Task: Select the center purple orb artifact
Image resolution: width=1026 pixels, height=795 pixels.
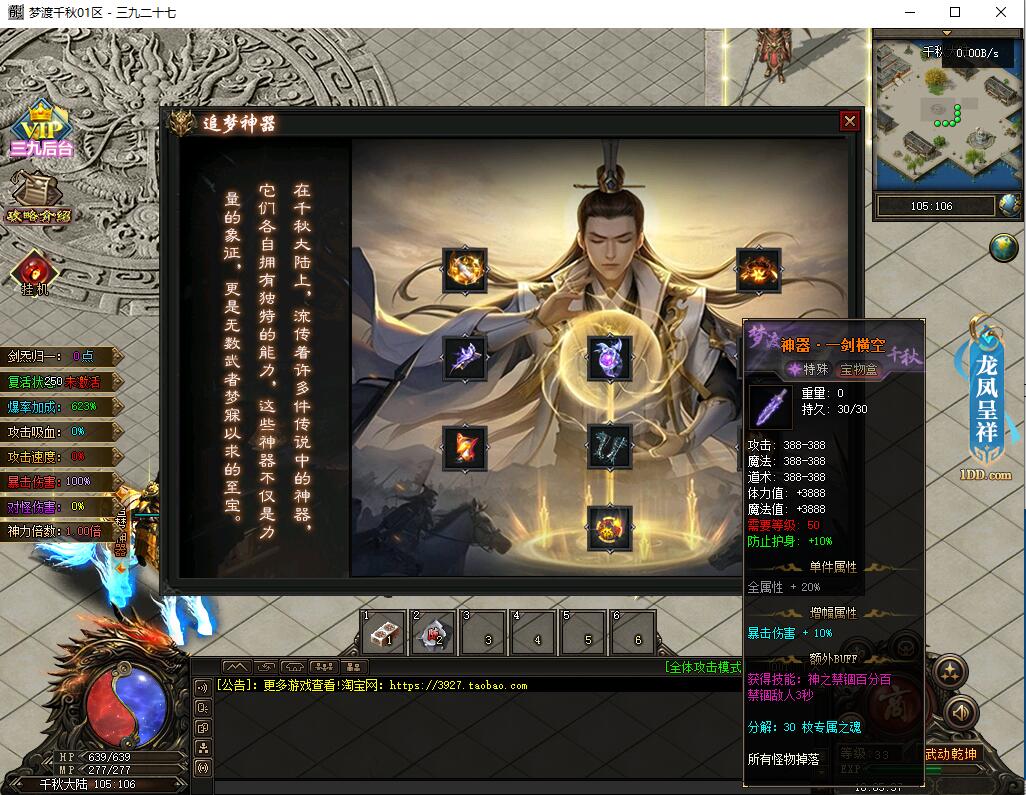Action: 610,358
